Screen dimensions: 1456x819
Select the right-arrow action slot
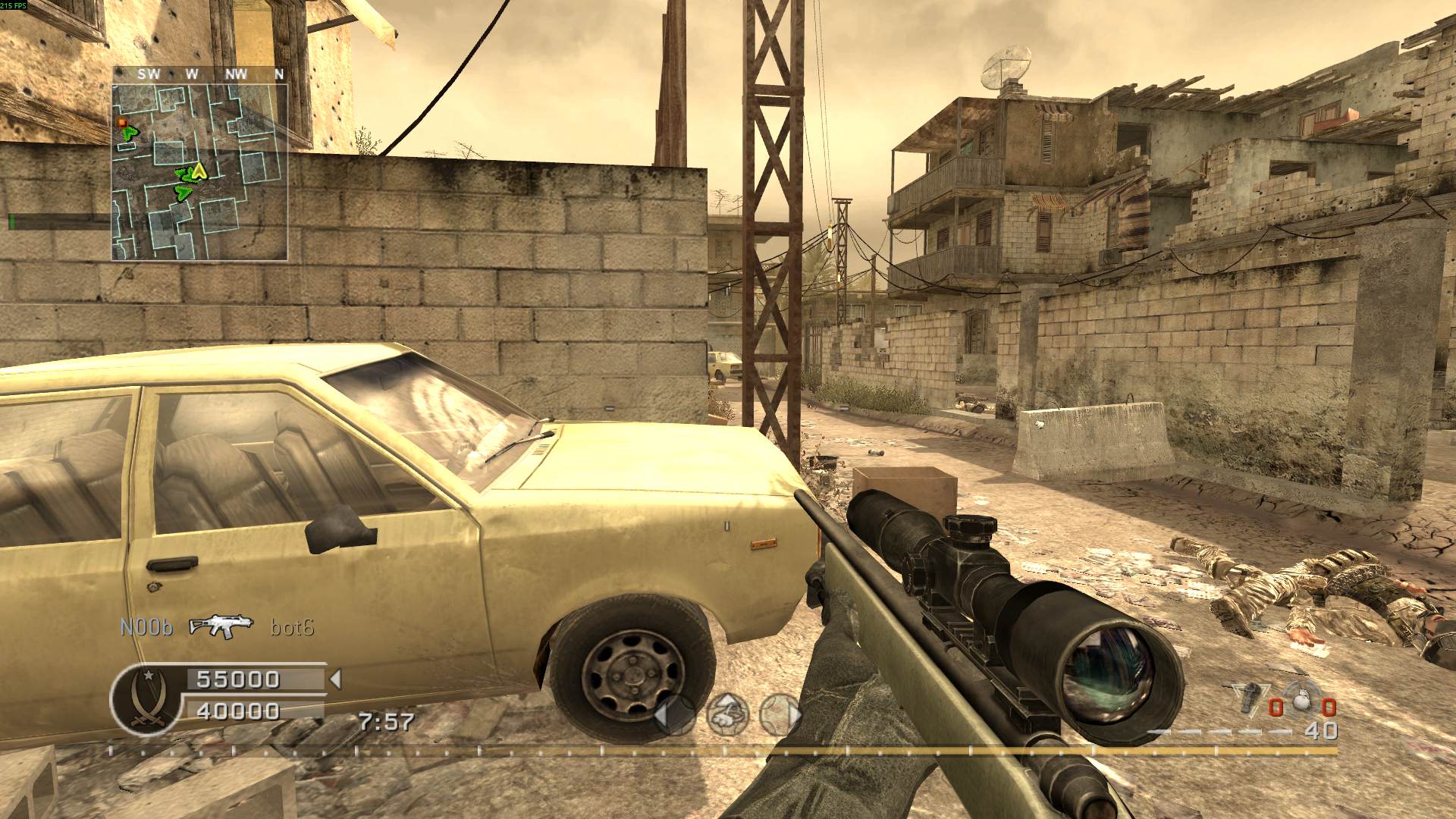tap(780, 714)
